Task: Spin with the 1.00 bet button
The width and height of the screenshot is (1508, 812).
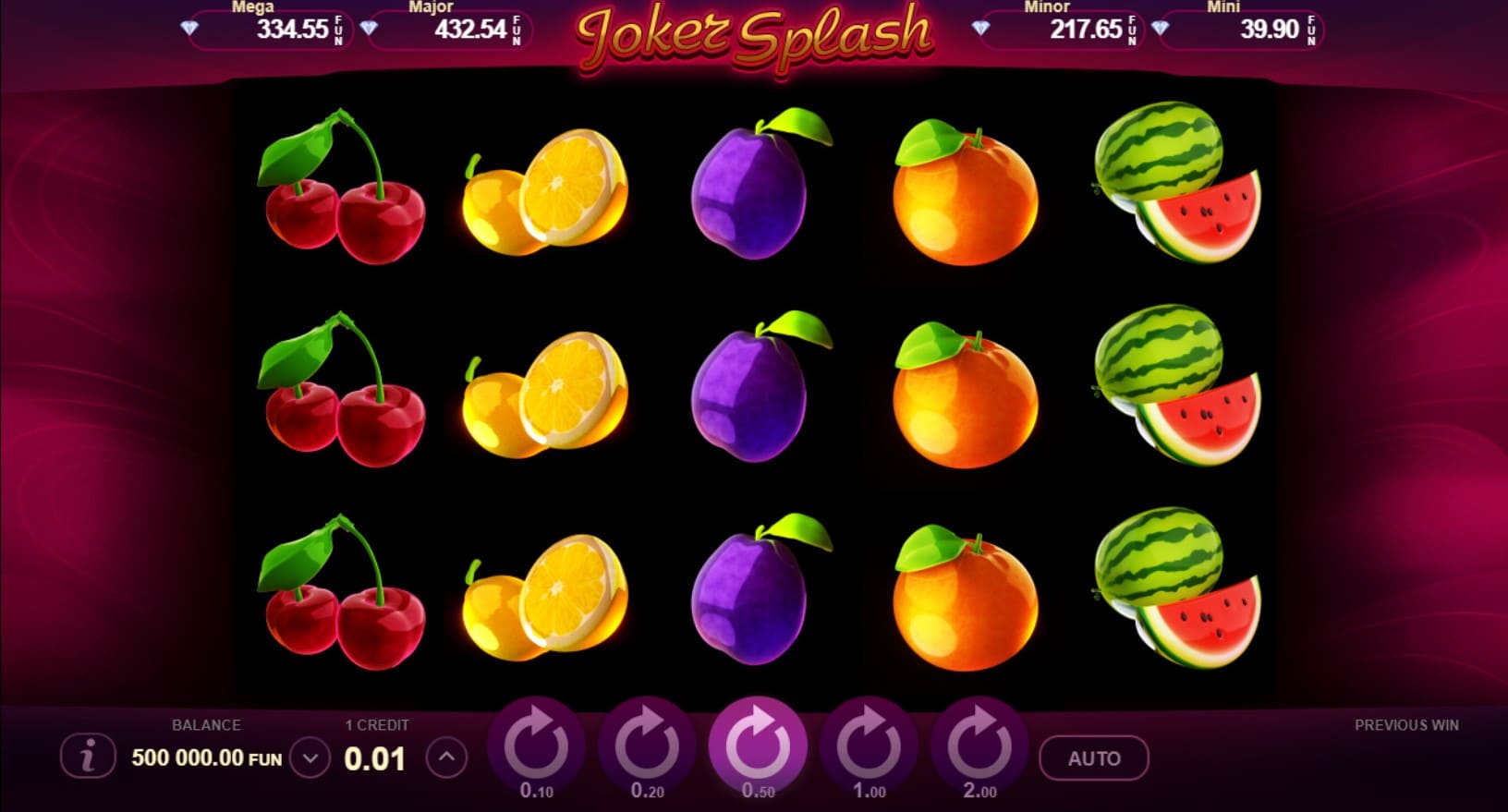Action: point(869,745)
